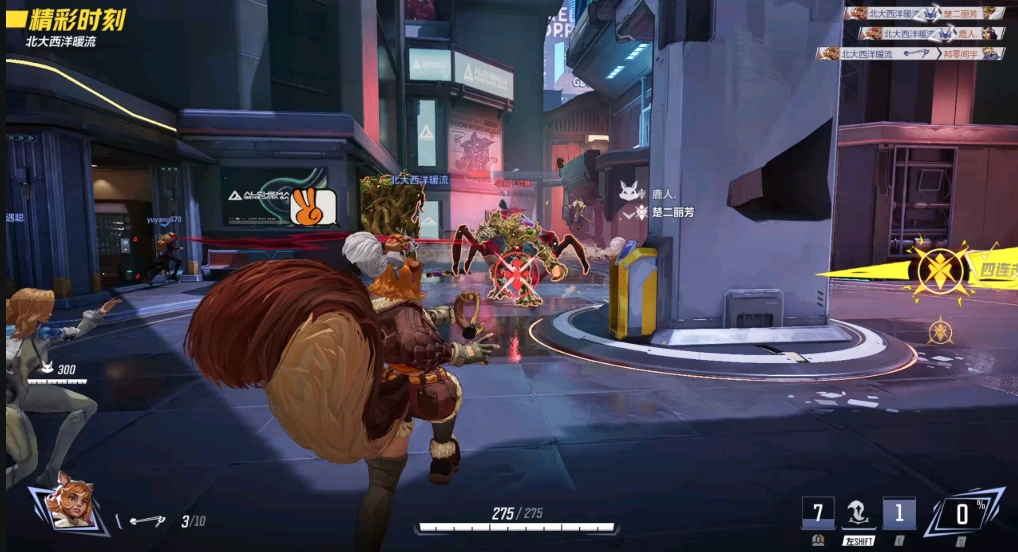
Task: Select the kill feed entry for 楚二丽芳
Action: pos(924,13)
